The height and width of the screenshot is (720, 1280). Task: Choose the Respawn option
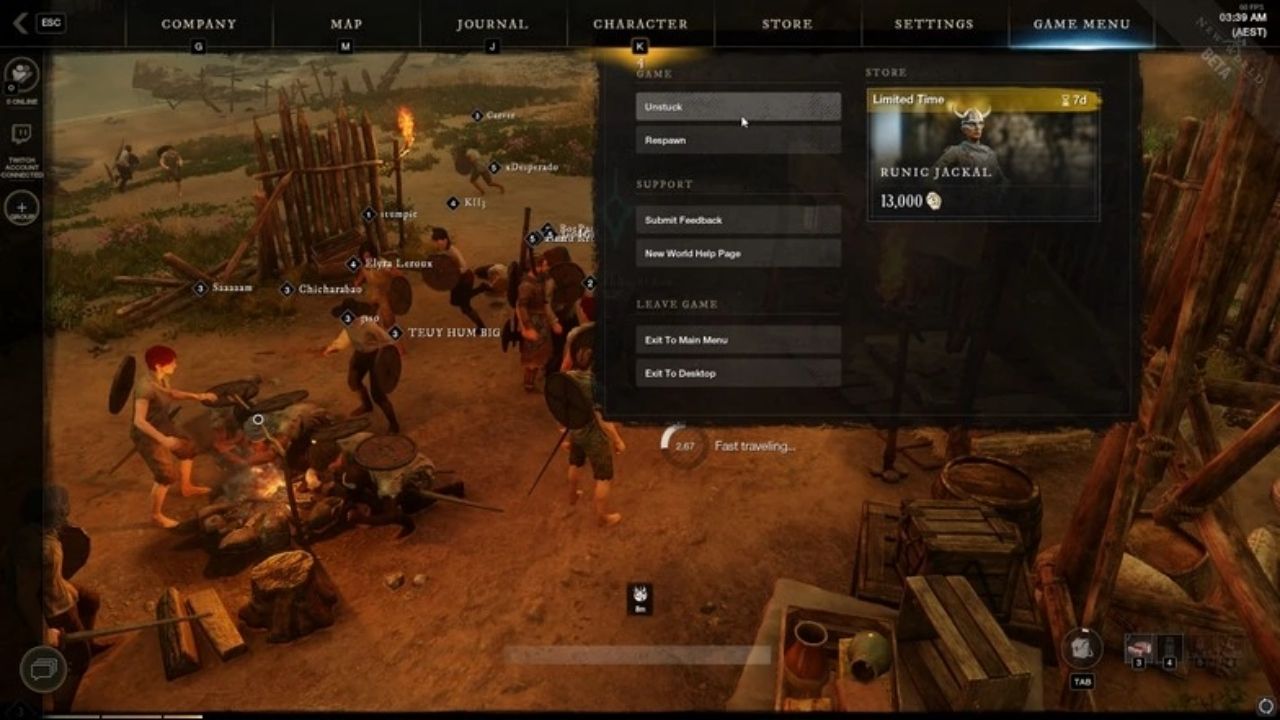point(738,140)
